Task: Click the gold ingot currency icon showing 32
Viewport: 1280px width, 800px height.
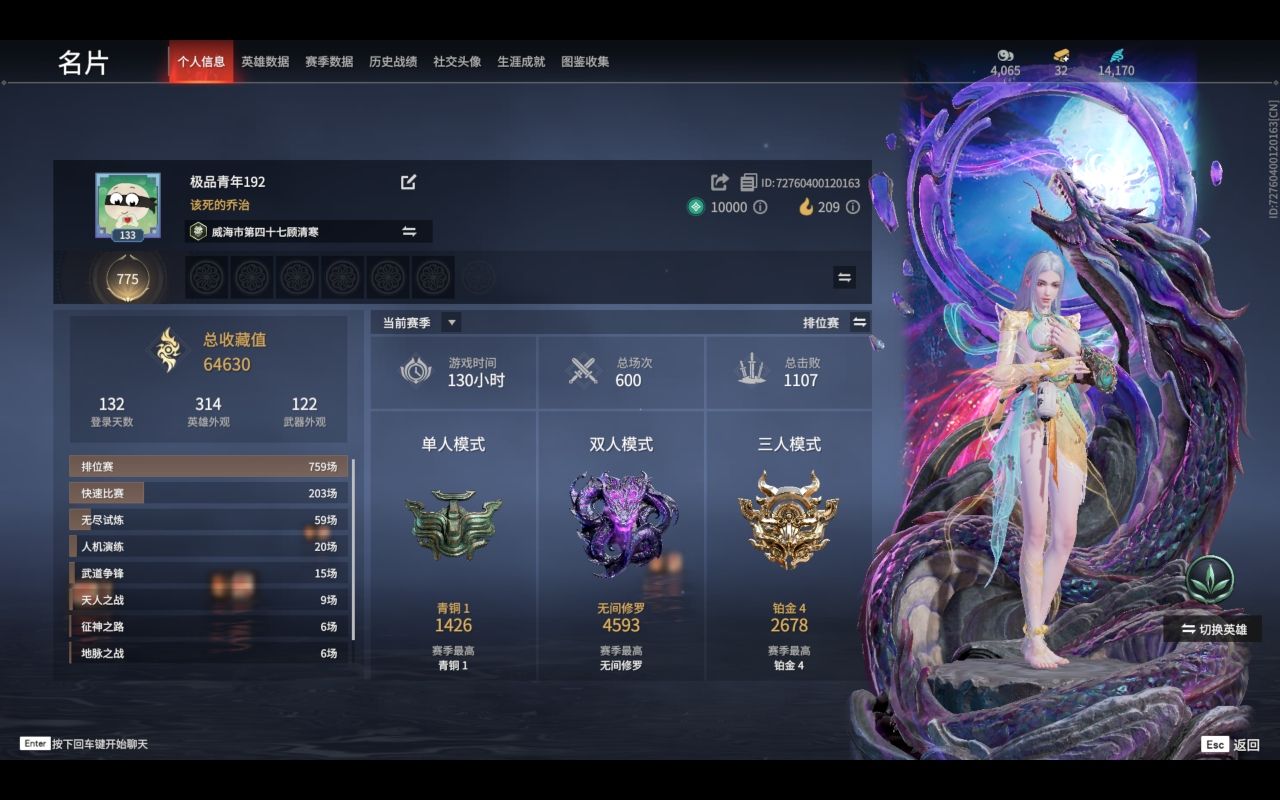Action: [x=1062, y=56]
